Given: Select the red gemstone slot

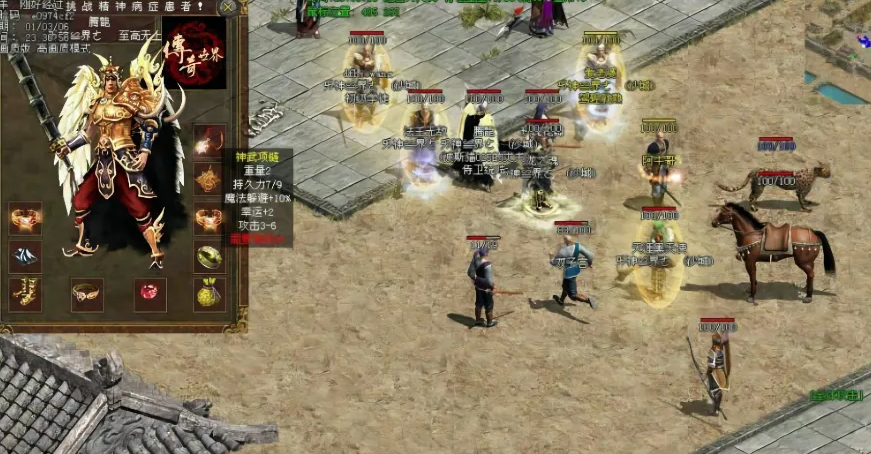Looking at the screenshot, I should (150, 294).
